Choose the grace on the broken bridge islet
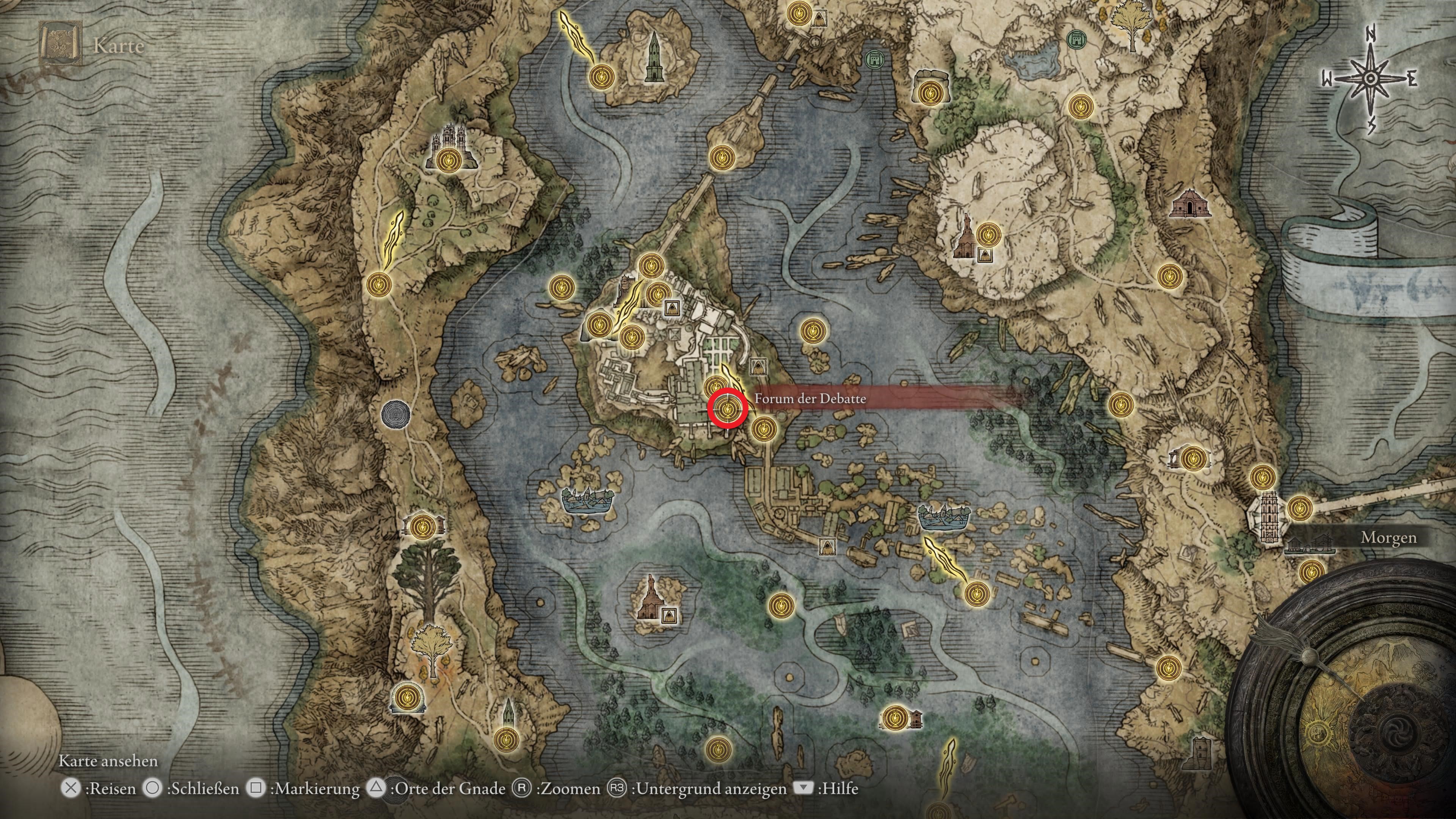This screenshot has width=1456, height=819. [x=721, y=158]
